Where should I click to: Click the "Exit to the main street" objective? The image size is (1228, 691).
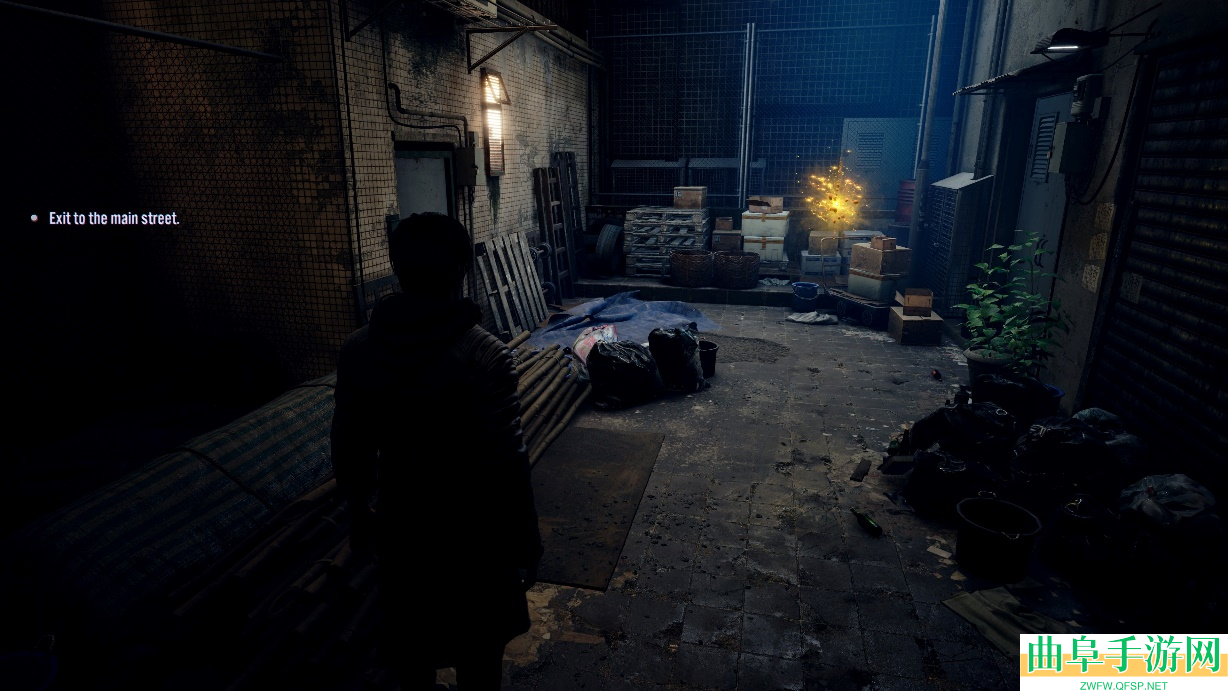click(114, 218)
